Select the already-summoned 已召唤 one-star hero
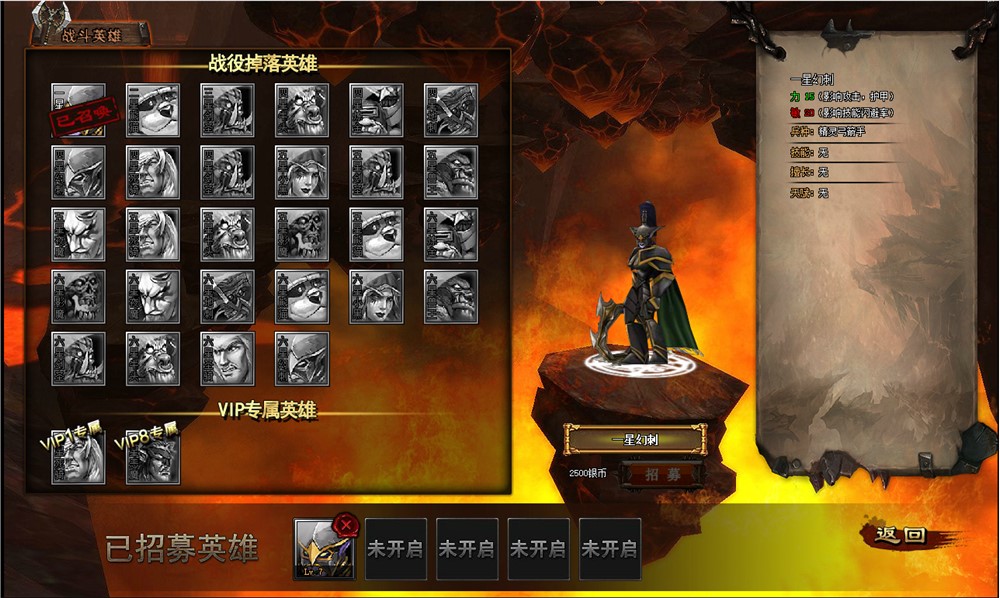Image resolution: width=1000 pixels, height=598 pixels. (78, 110)
